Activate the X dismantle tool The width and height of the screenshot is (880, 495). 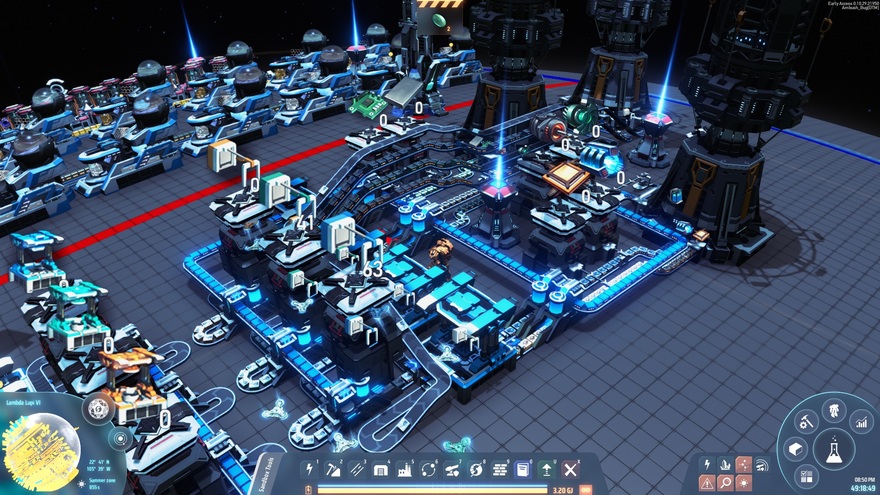pos(570,469)
